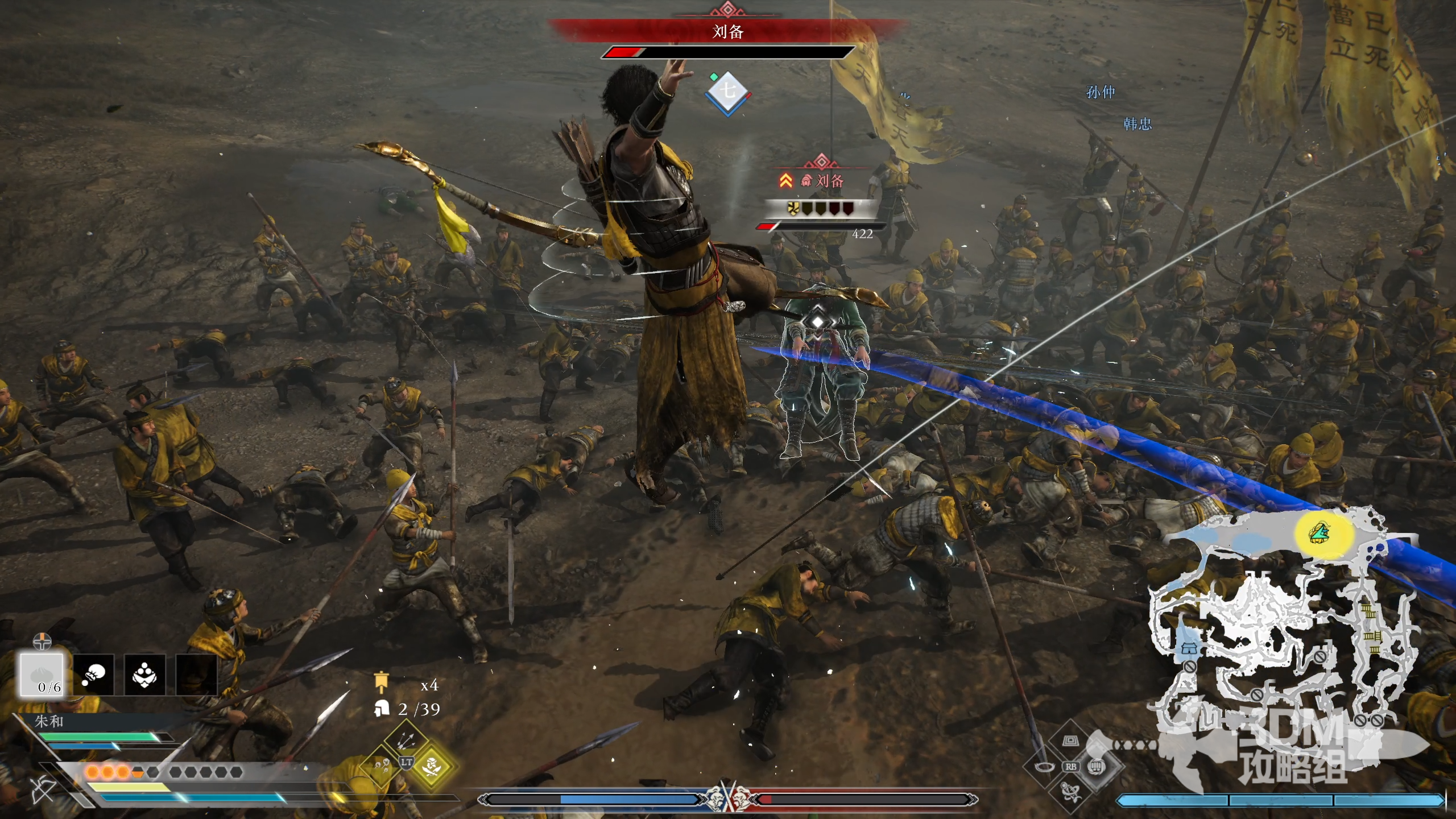Select the 孙仲 officer name label
The width and height of the screenshot is (1456, 819).
[x=1101, y=92]
